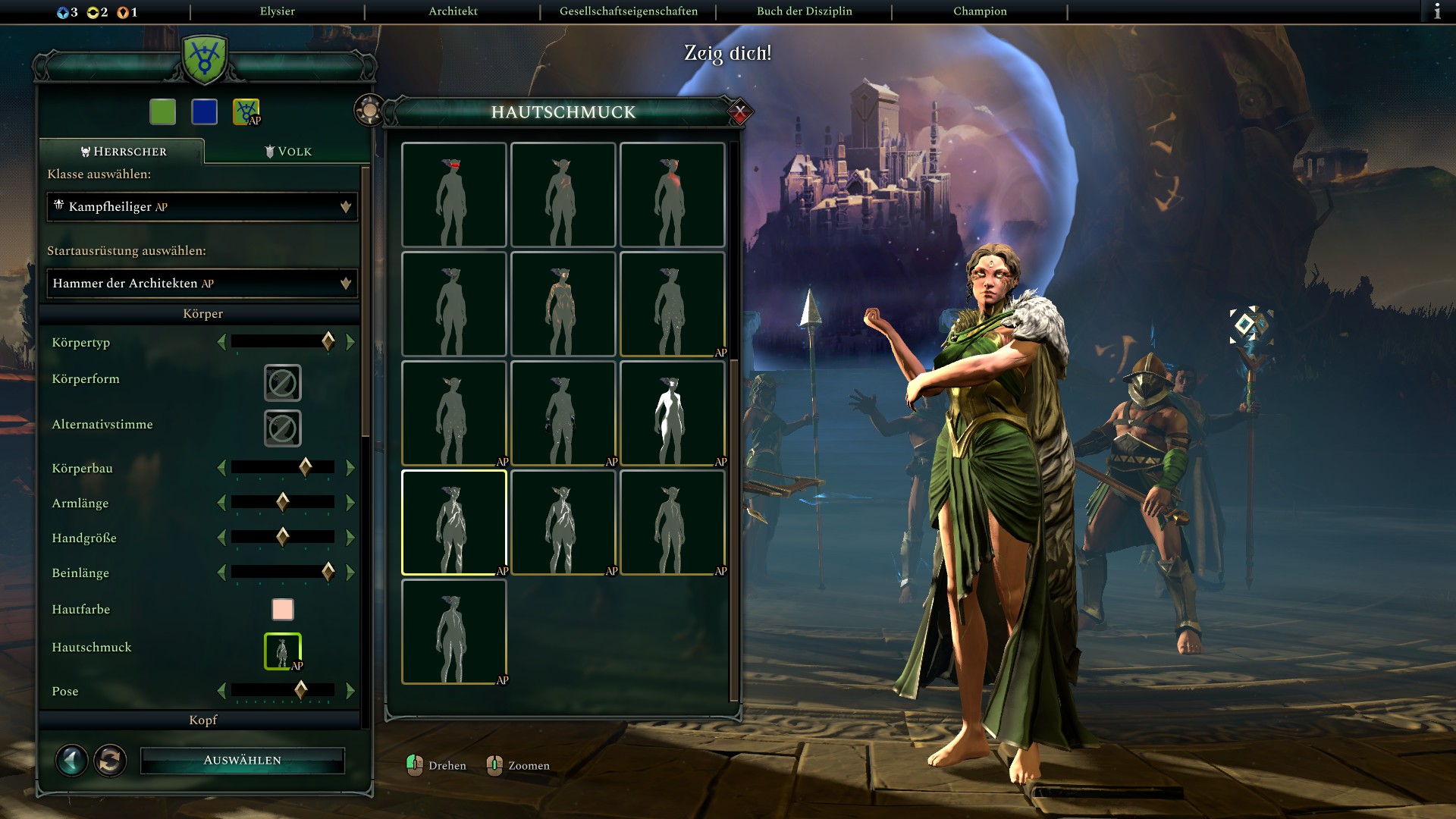Open the Klasse Kampfheiliger dropdown

pos(202,207)
